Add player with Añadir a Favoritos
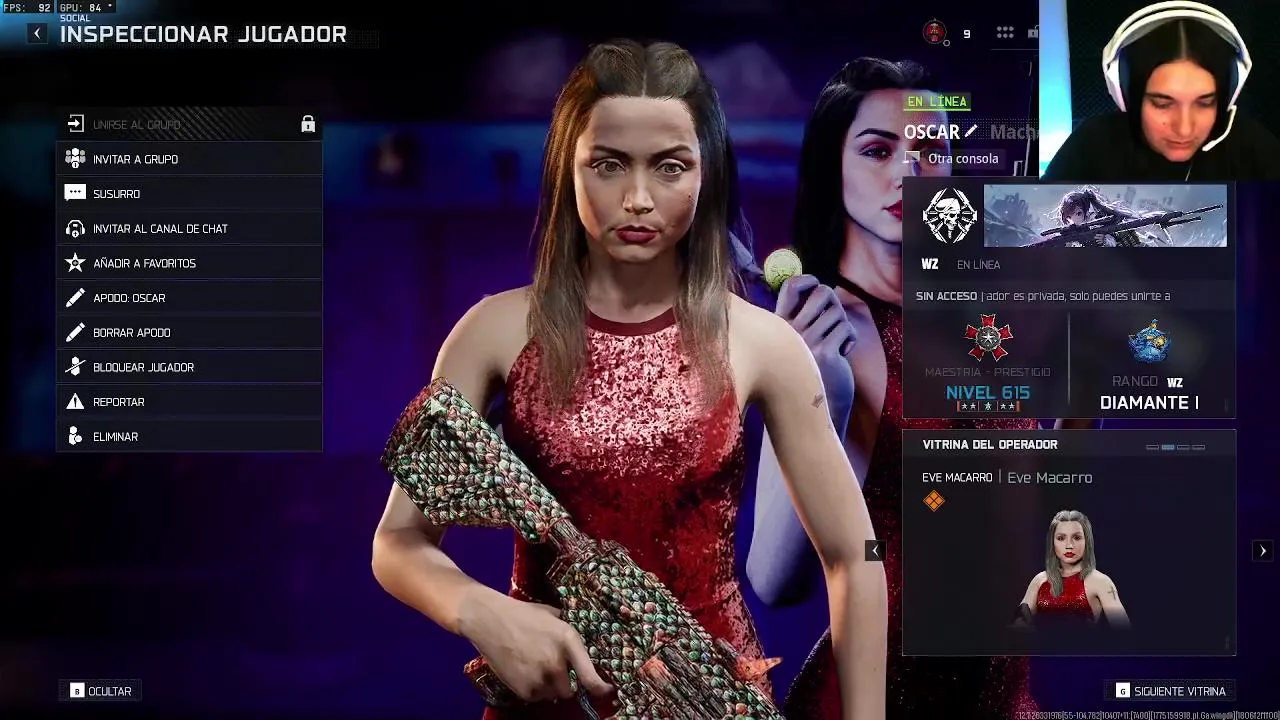 (144, 263)
